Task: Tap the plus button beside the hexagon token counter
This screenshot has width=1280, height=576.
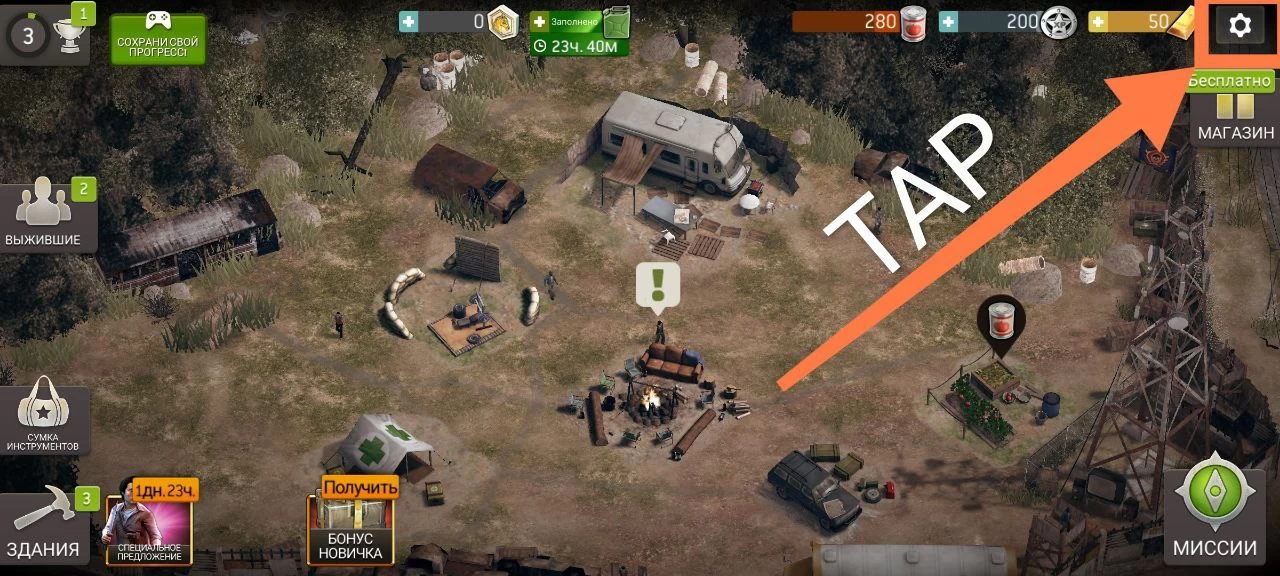Action: [408, 21]
